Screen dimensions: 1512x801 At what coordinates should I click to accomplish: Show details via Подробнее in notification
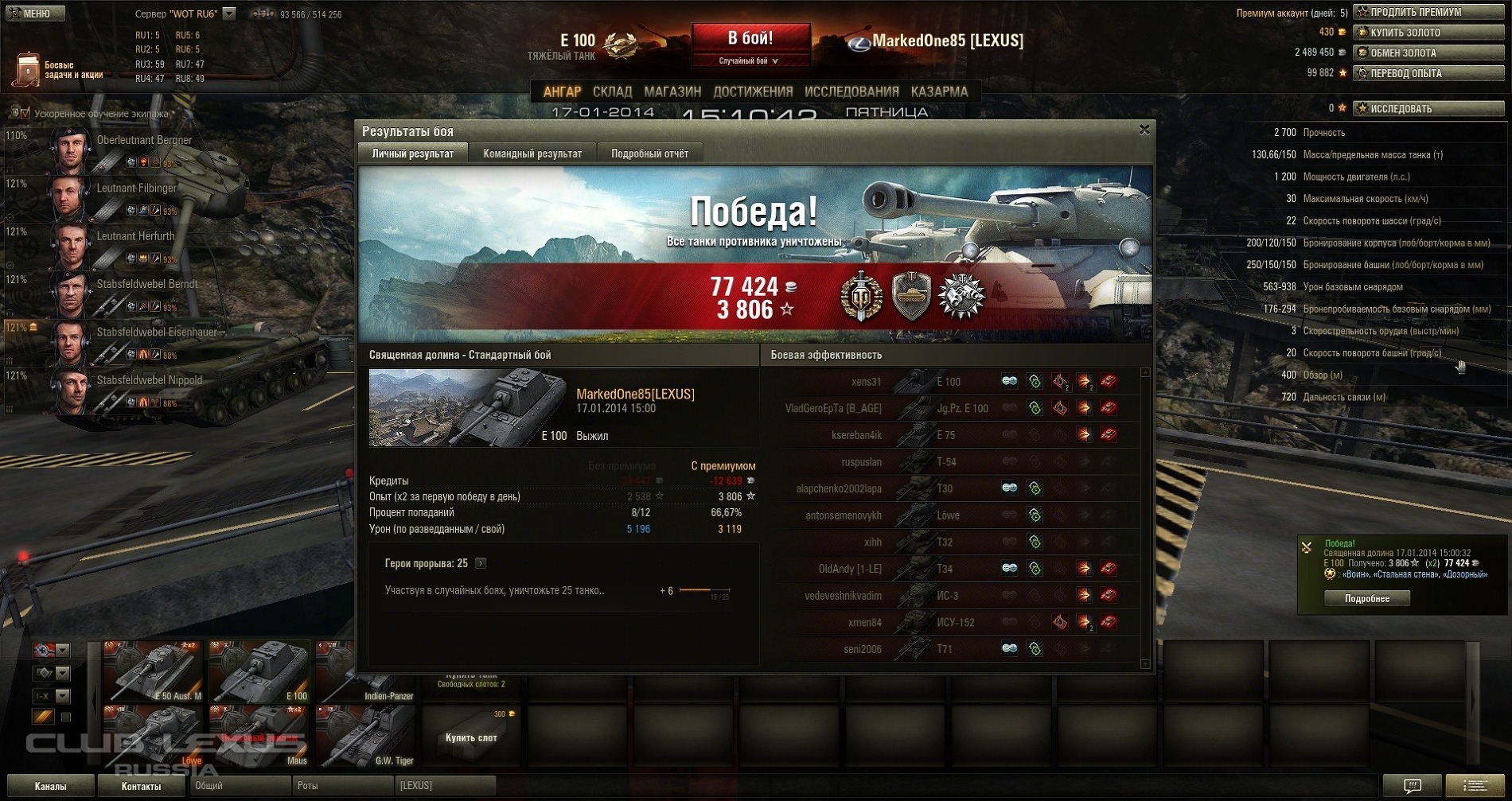(1366, 598)
